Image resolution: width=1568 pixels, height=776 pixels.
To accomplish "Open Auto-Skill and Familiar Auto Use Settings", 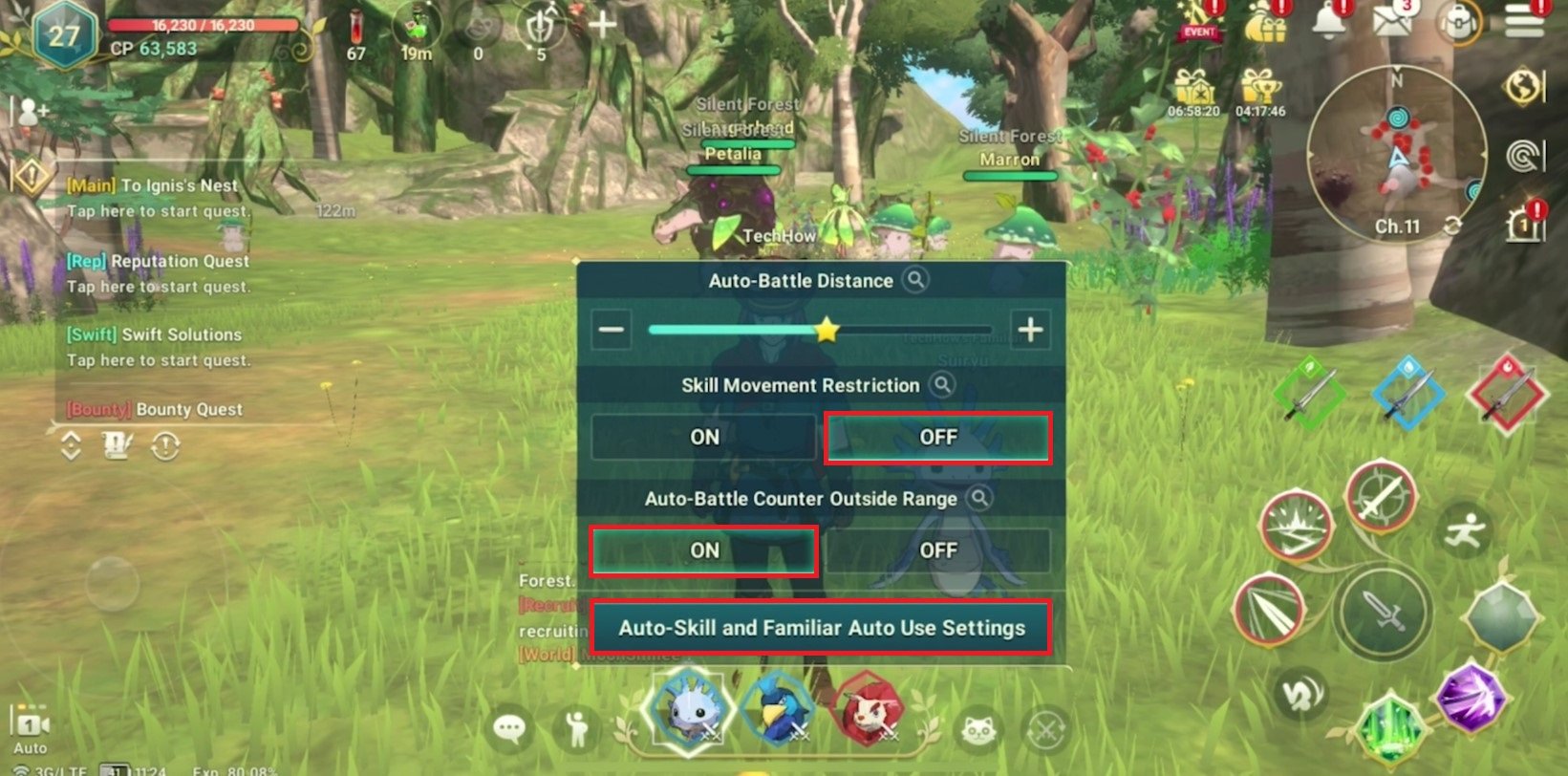I will coord(821,628).
